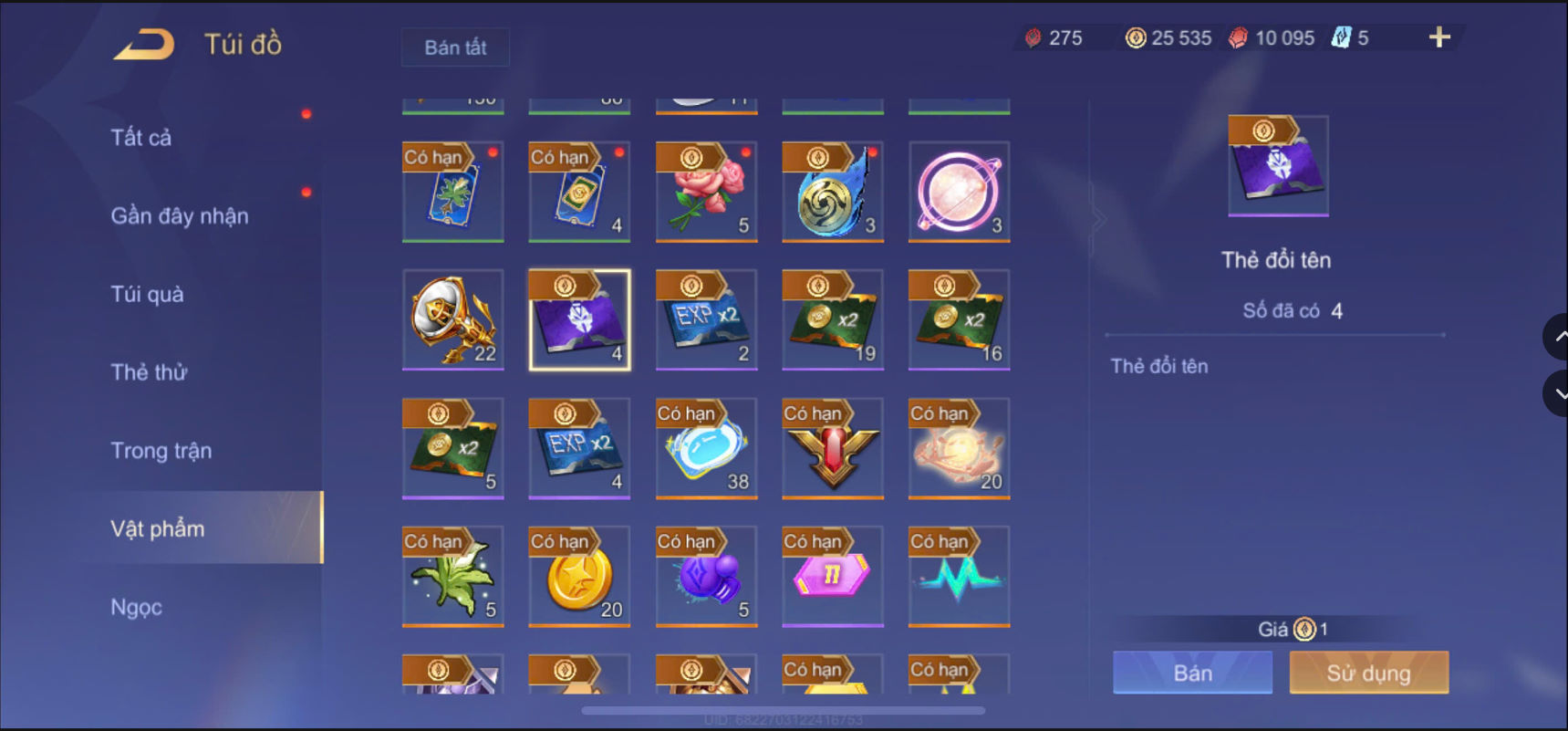Click the + icon to add currency
This screenshot has width=1568, height=731.
click(x=1439, y=38)
